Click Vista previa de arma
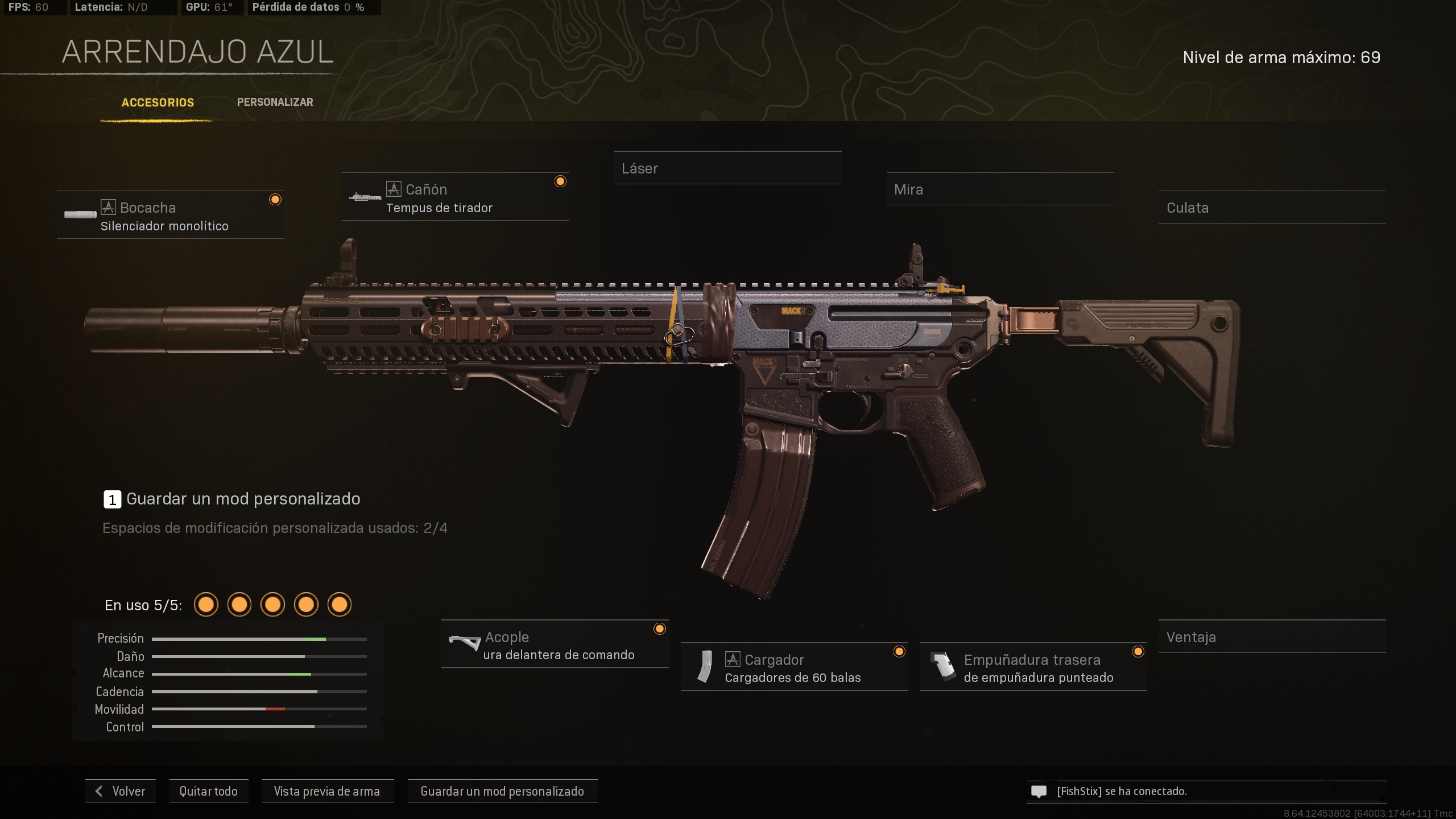 [x=328, y=791]
